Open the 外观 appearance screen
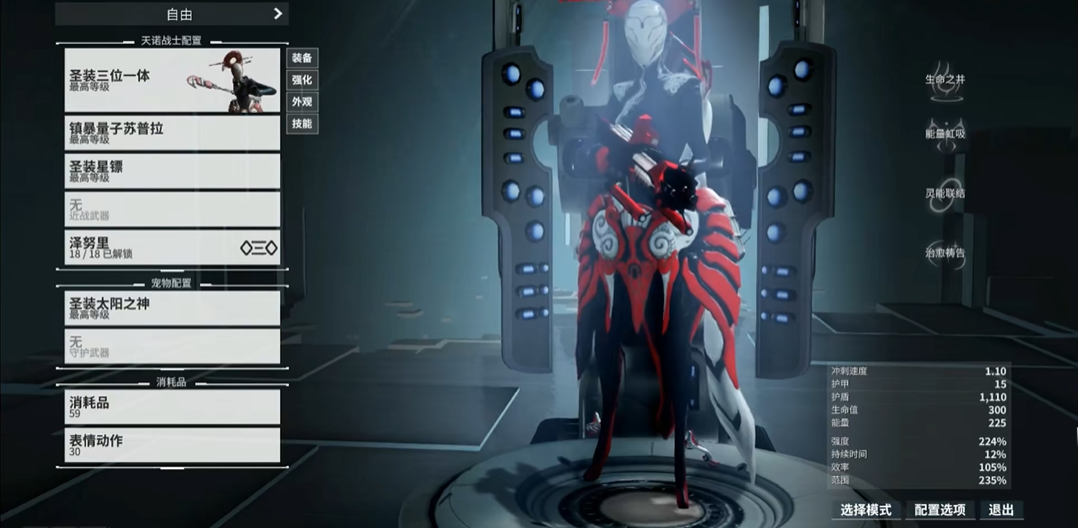 tap(301, 102)
